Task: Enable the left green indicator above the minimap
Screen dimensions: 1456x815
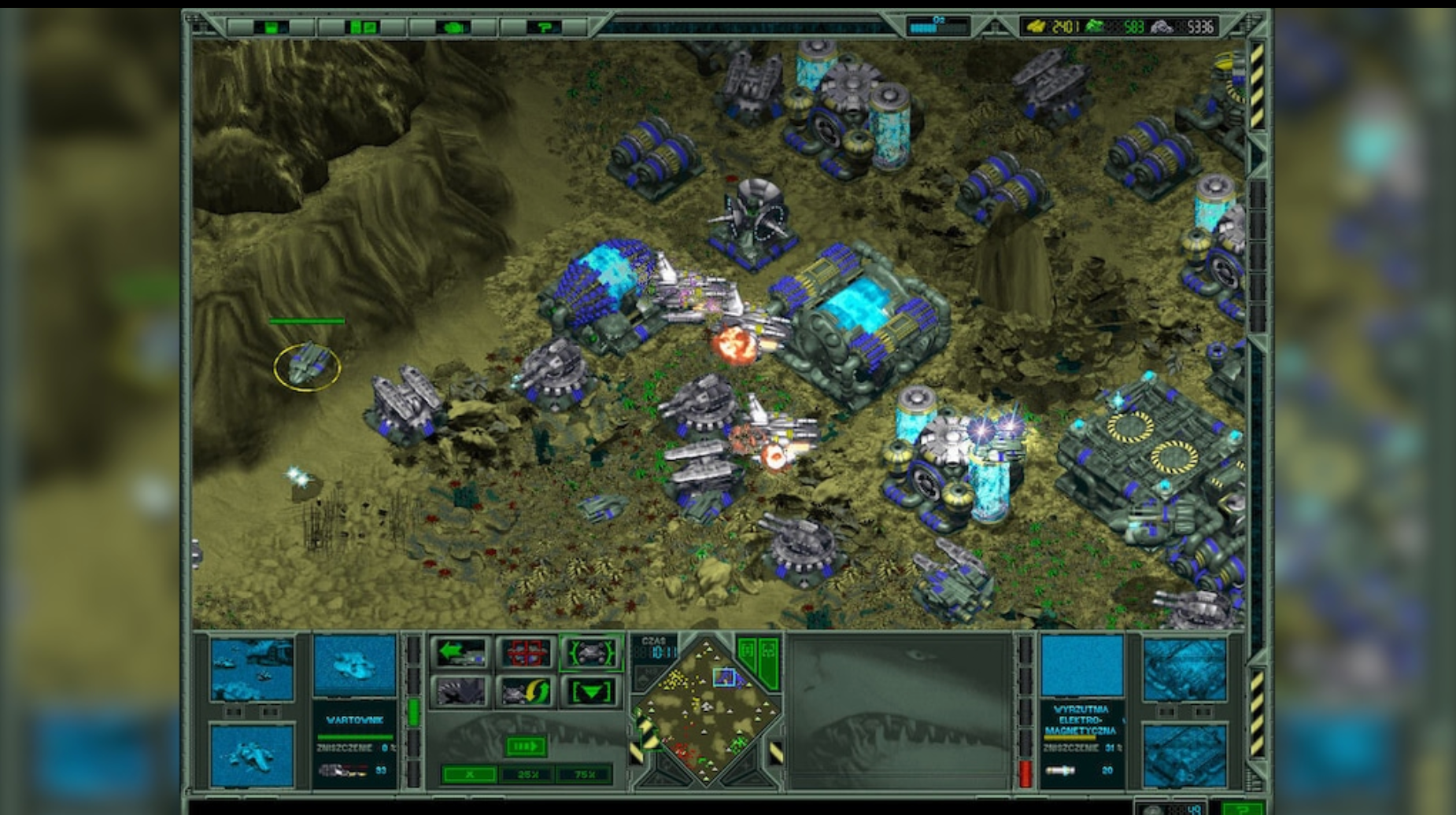Action: point(747,652)
